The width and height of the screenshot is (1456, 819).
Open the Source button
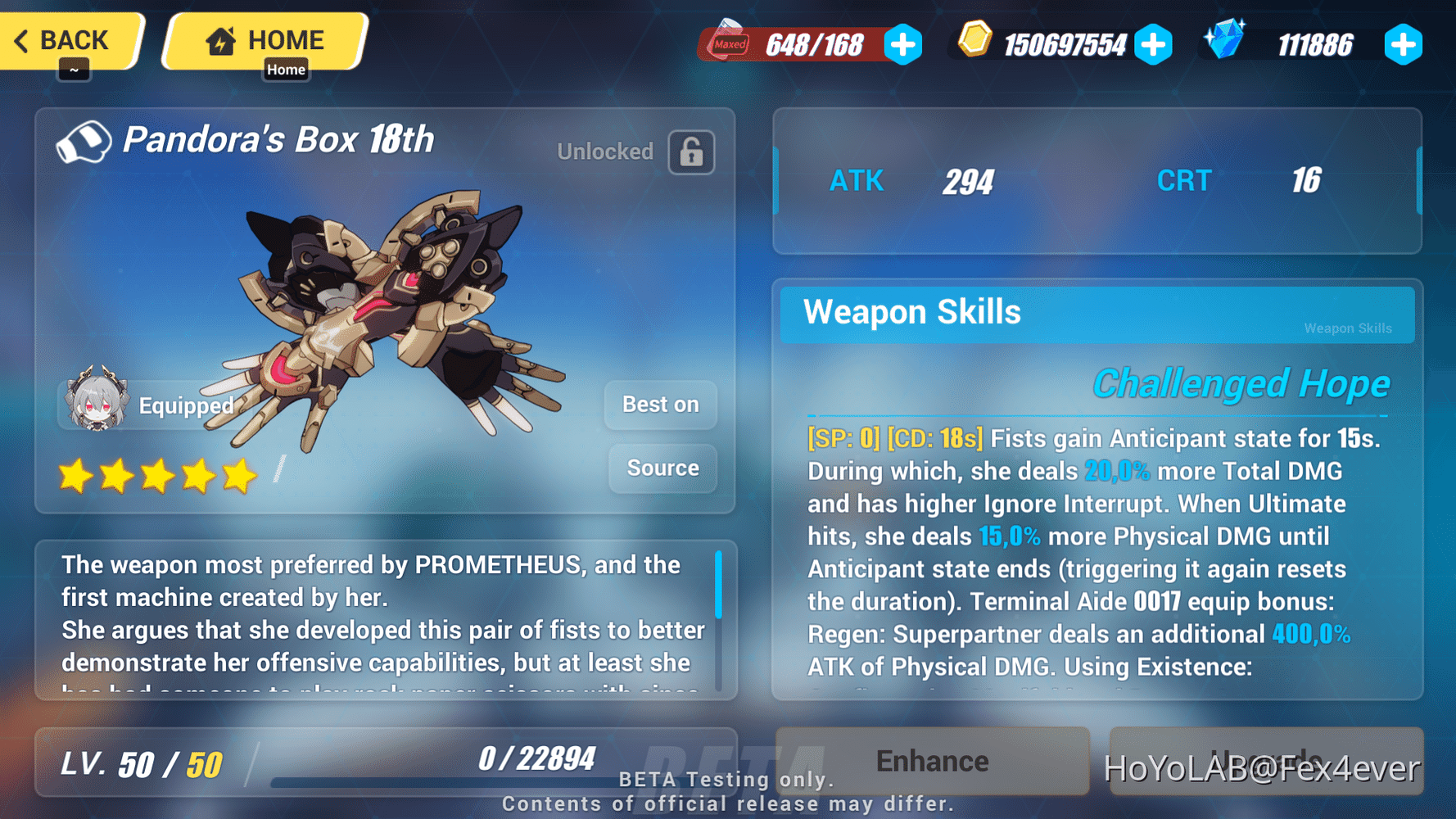(x=662, y=468)
